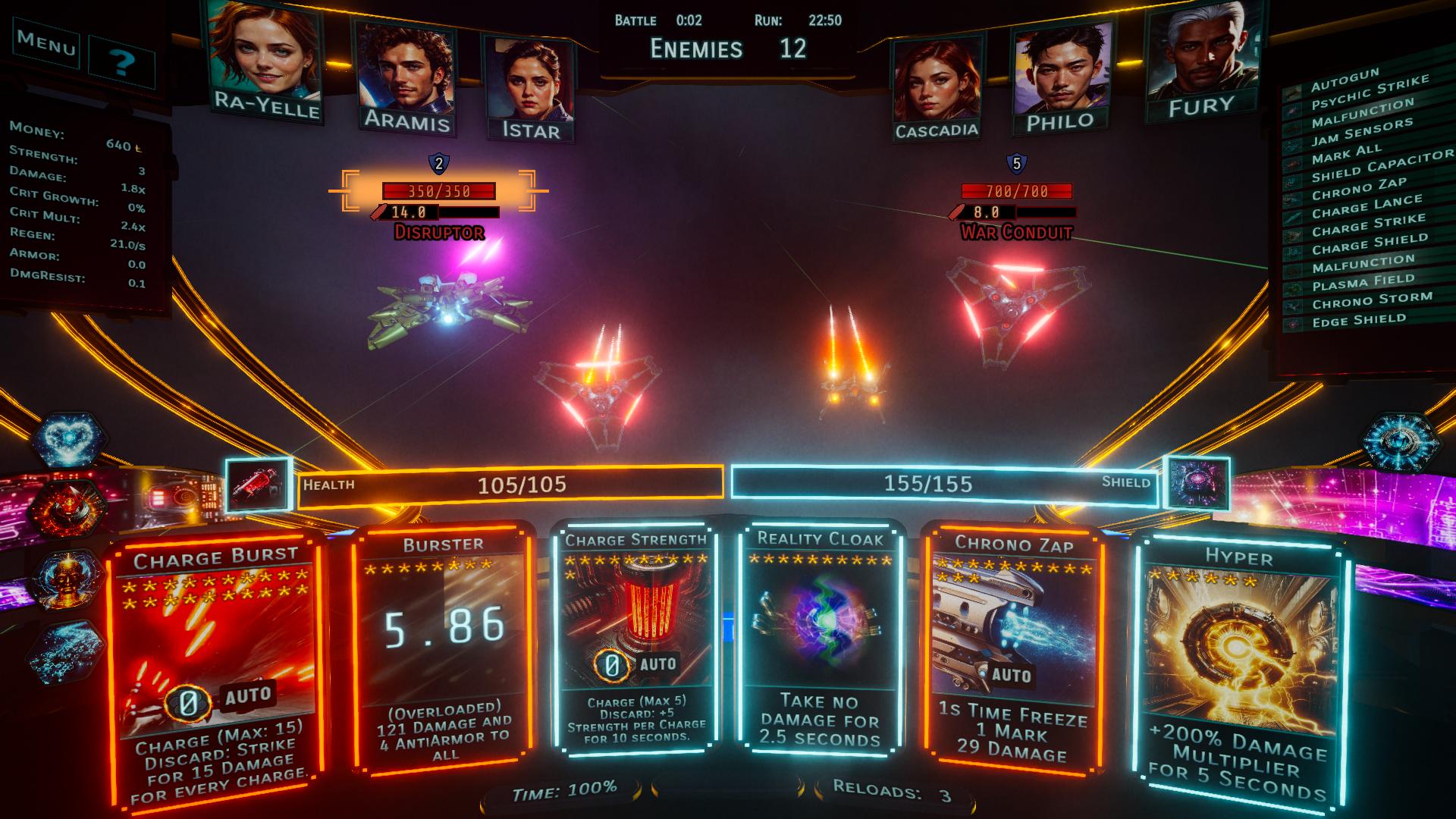Use the Reality Cloak card
The width and height of the screenshot is (1456, 819).
point(821,637)
